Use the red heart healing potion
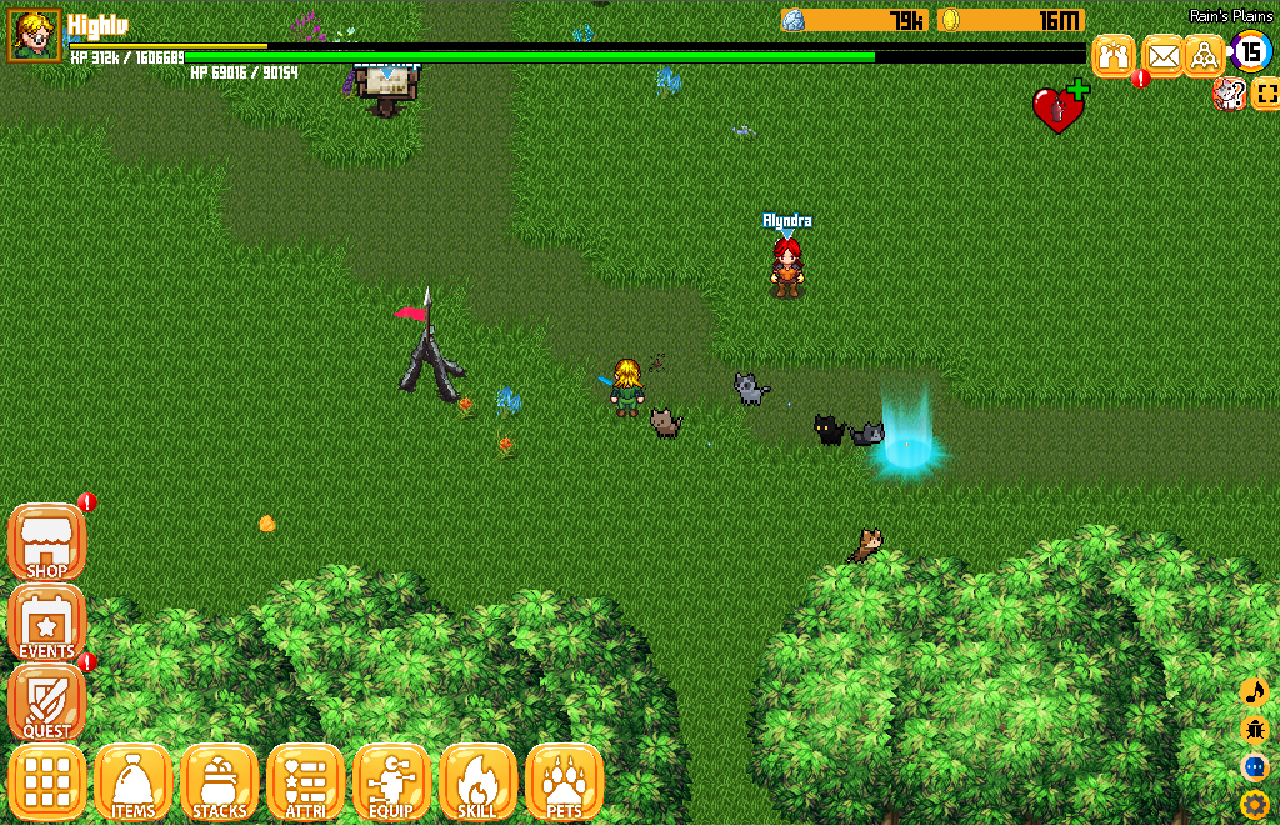 tap(1059, 108)
